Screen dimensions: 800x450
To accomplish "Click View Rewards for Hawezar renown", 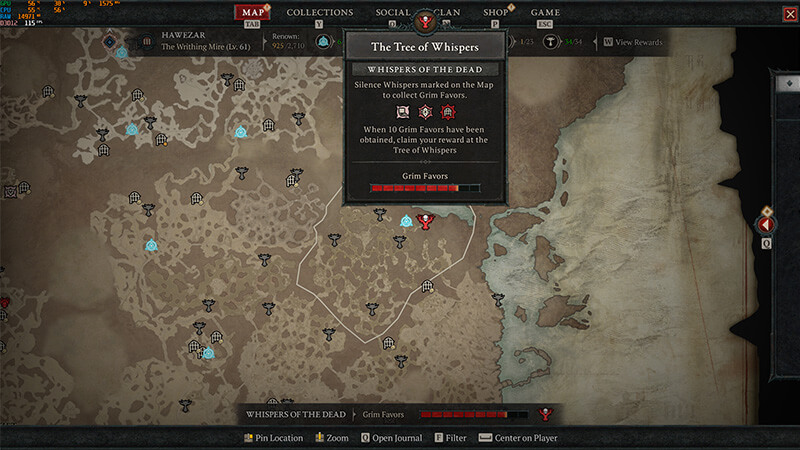I will pos(633,42).
